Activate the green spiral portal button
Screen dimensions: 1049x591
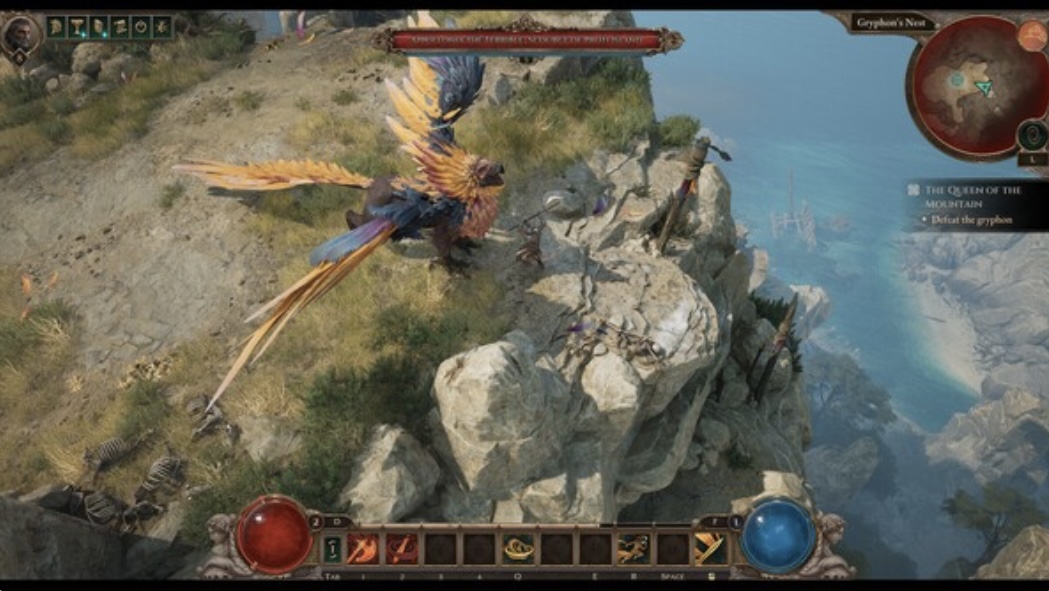point(1031,135)
